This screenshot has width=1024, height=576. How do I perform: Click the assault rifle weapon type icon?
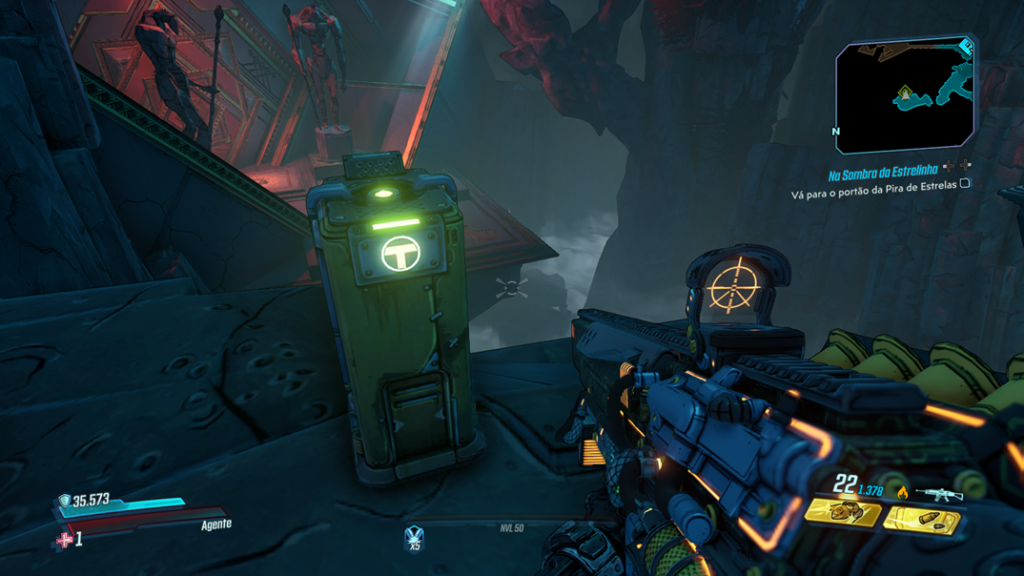pos(943,492)
